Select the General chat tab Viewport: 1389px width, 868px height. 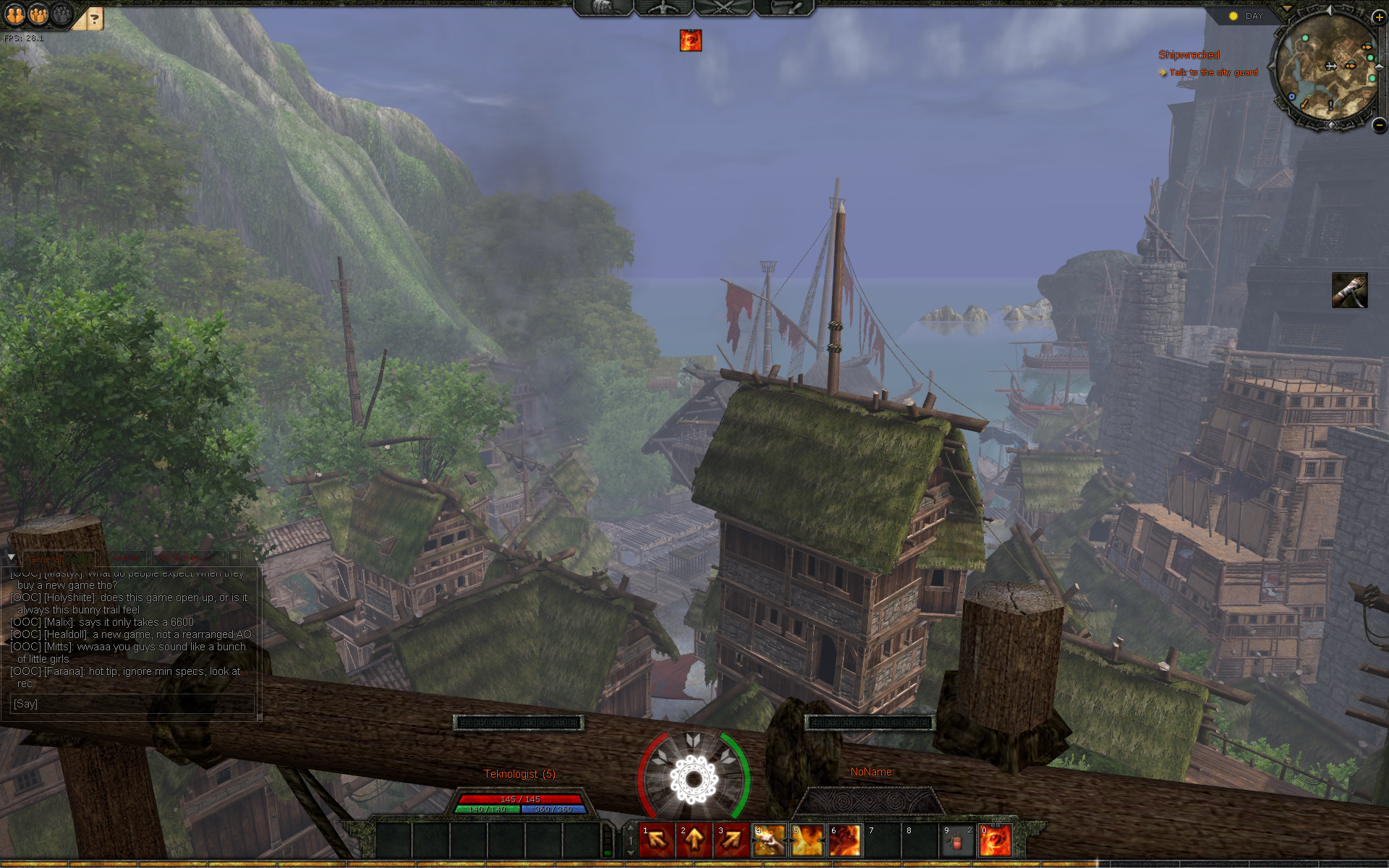tap(58, 558)
